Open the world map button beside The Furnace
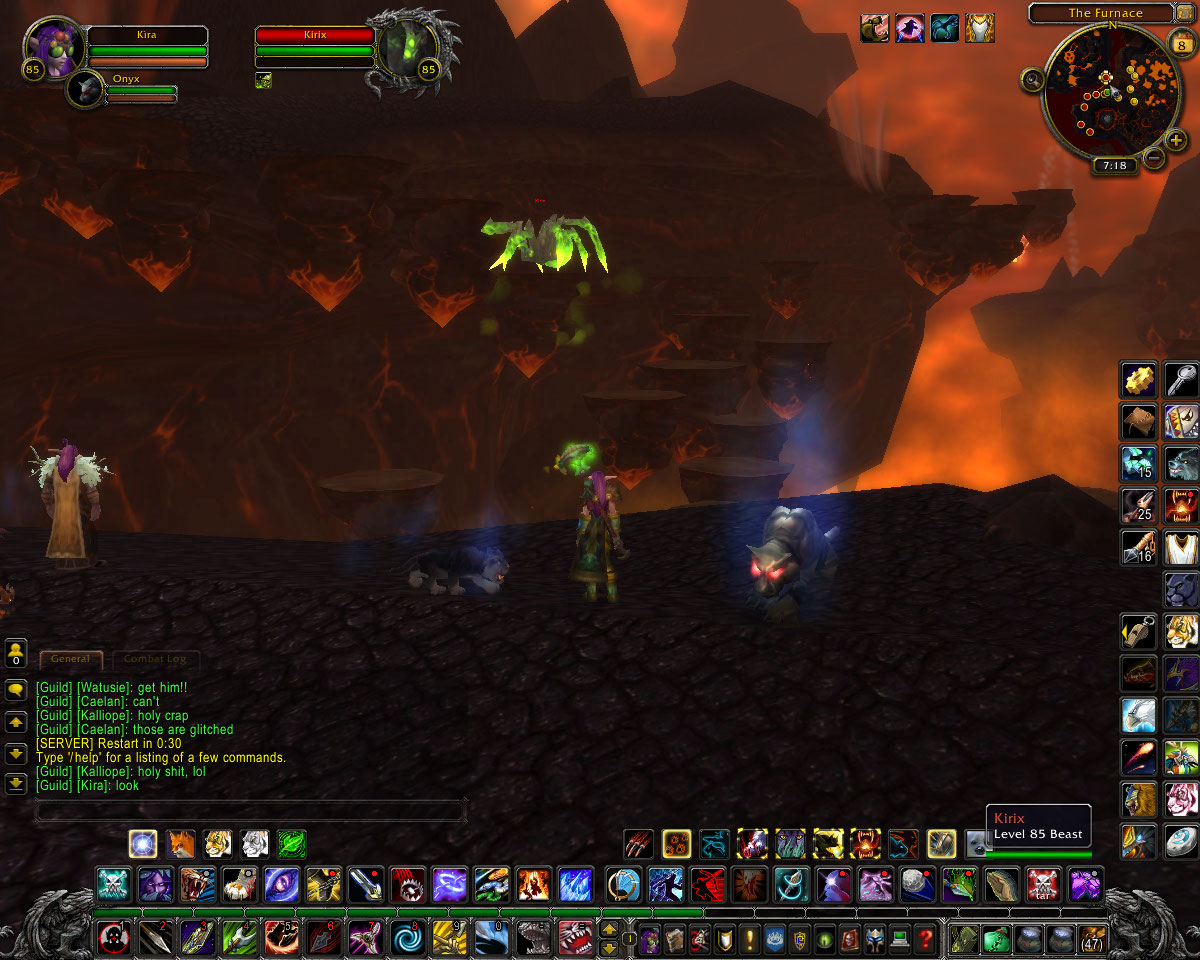This screenshot has width=1200, height=960. [x=1186, y=13]
